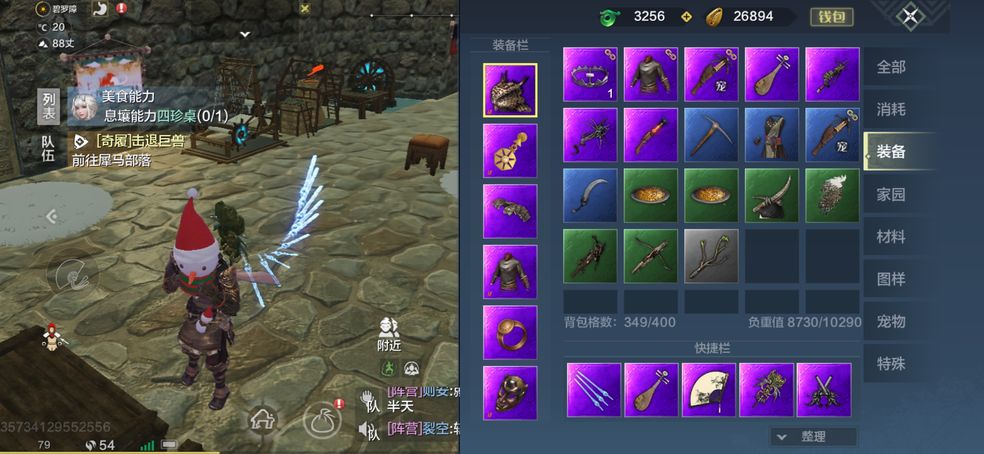Screen dimensions: 984x454
Task: Switch to the 全部 tab
Action: (x=891, y=67)
